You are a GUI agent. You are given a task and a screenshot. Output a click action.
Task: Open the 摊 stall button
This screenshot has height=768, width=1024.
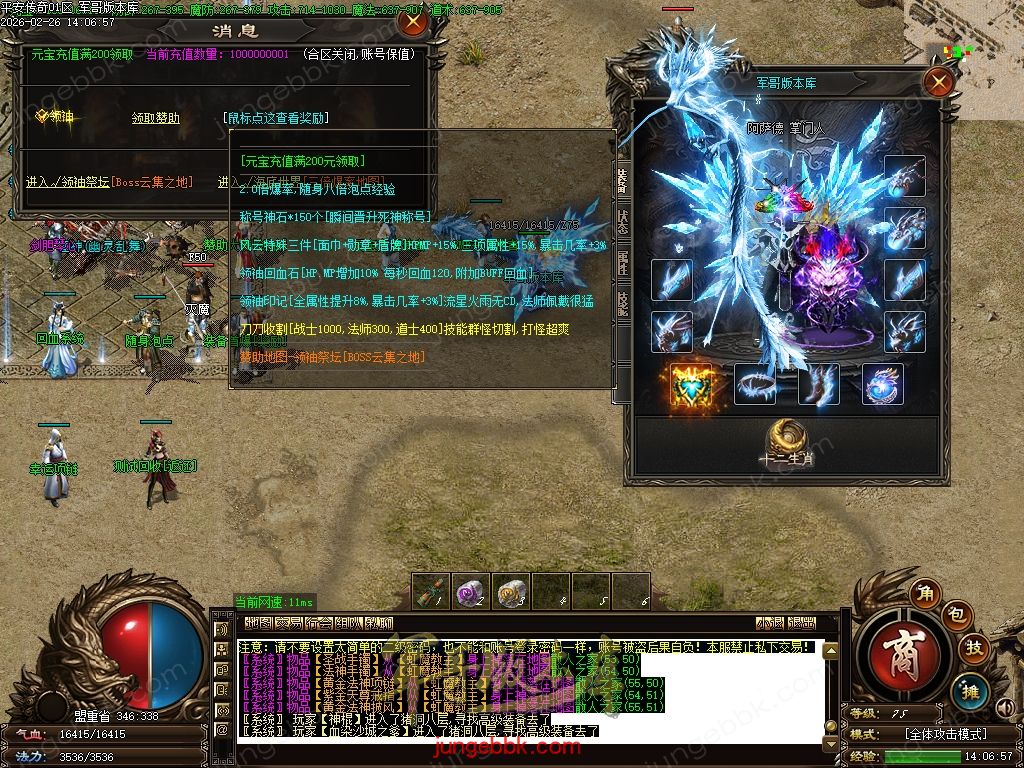click(x=970, y=688)
